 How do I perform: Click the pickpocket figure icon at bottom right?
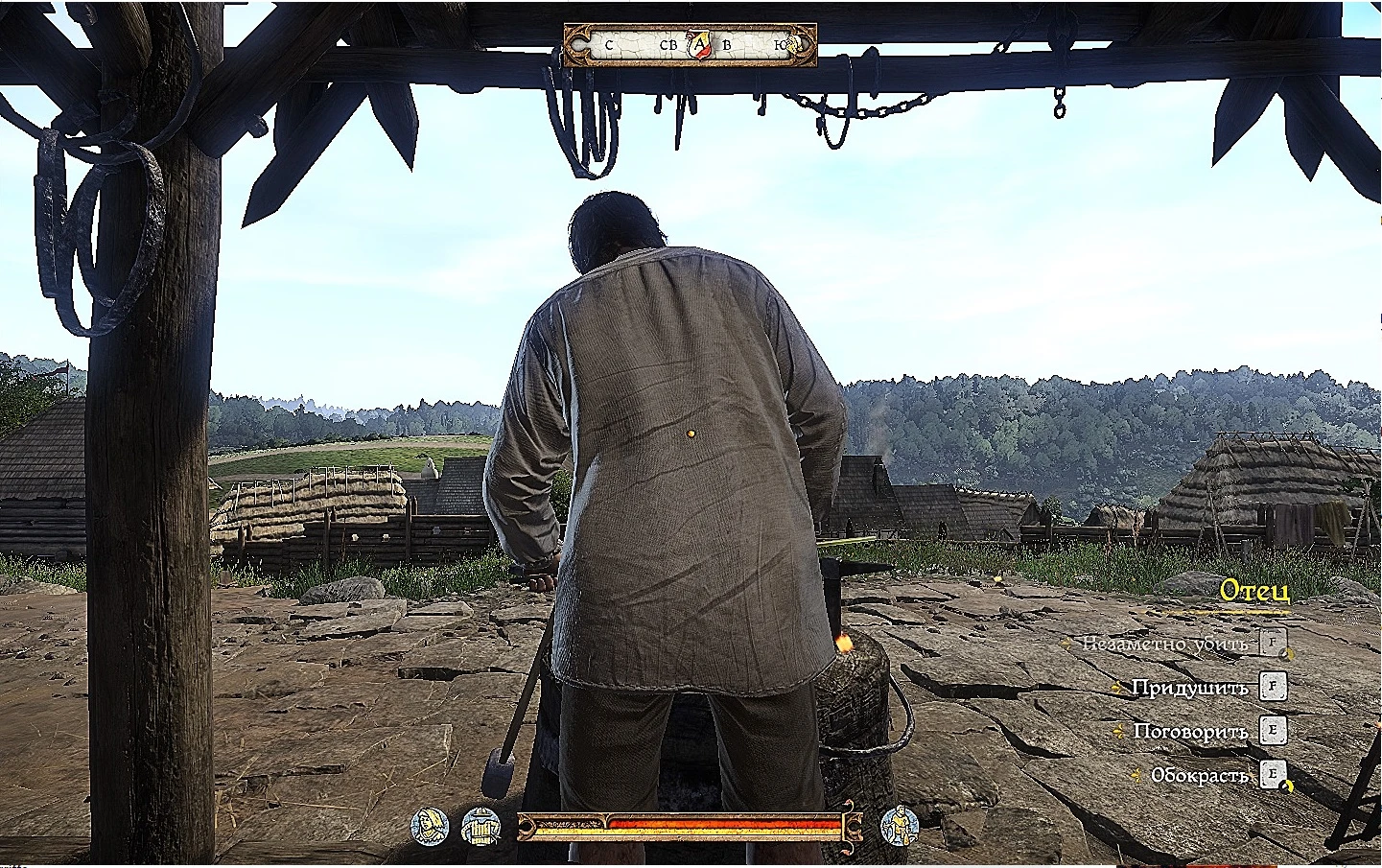[902, 827]
